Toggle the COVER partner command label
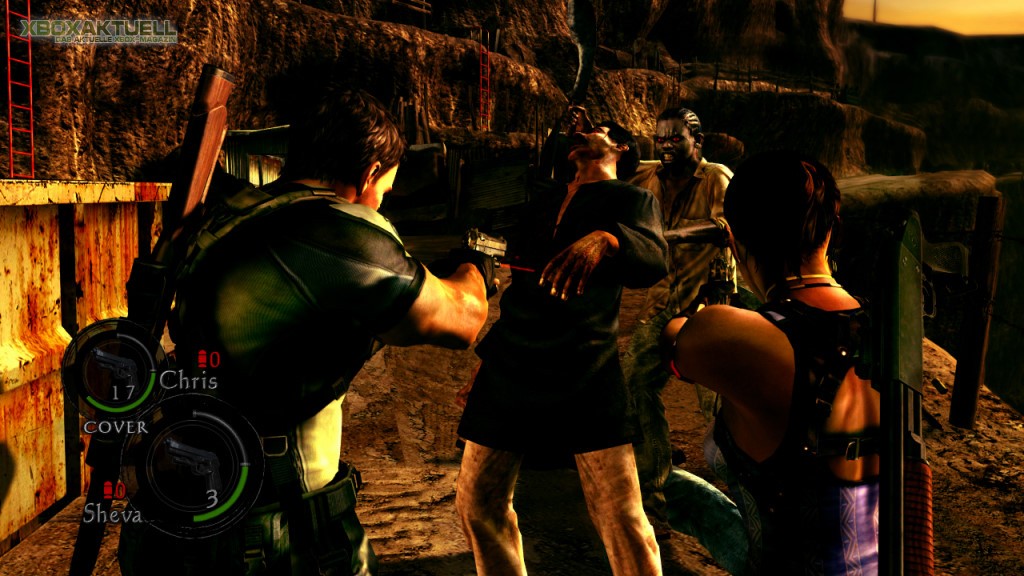This screenshot has width=1024, height=576. coord(115,427)
